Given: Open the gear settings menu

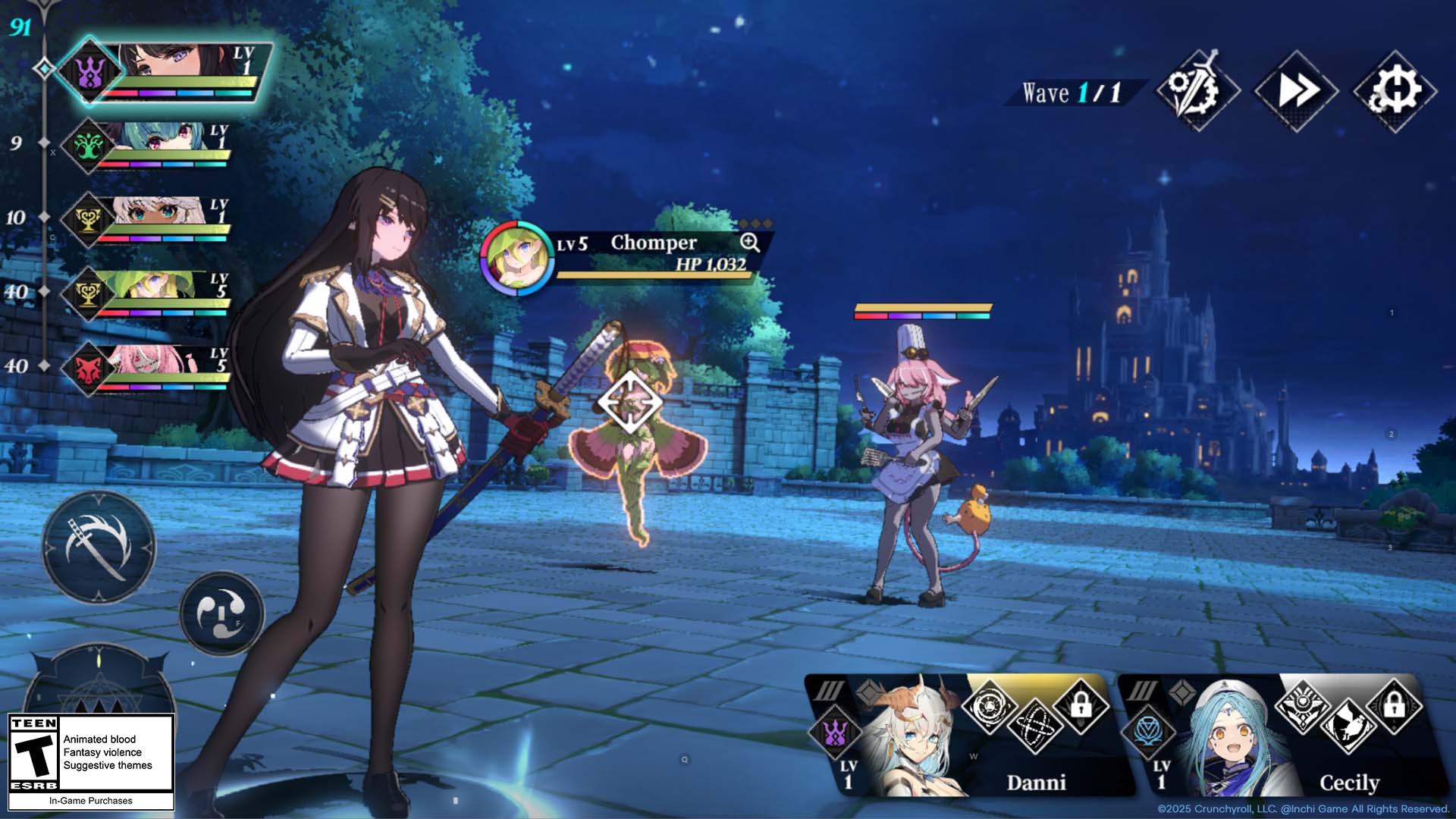Looking at the screenshot, I should [1395, 91].
